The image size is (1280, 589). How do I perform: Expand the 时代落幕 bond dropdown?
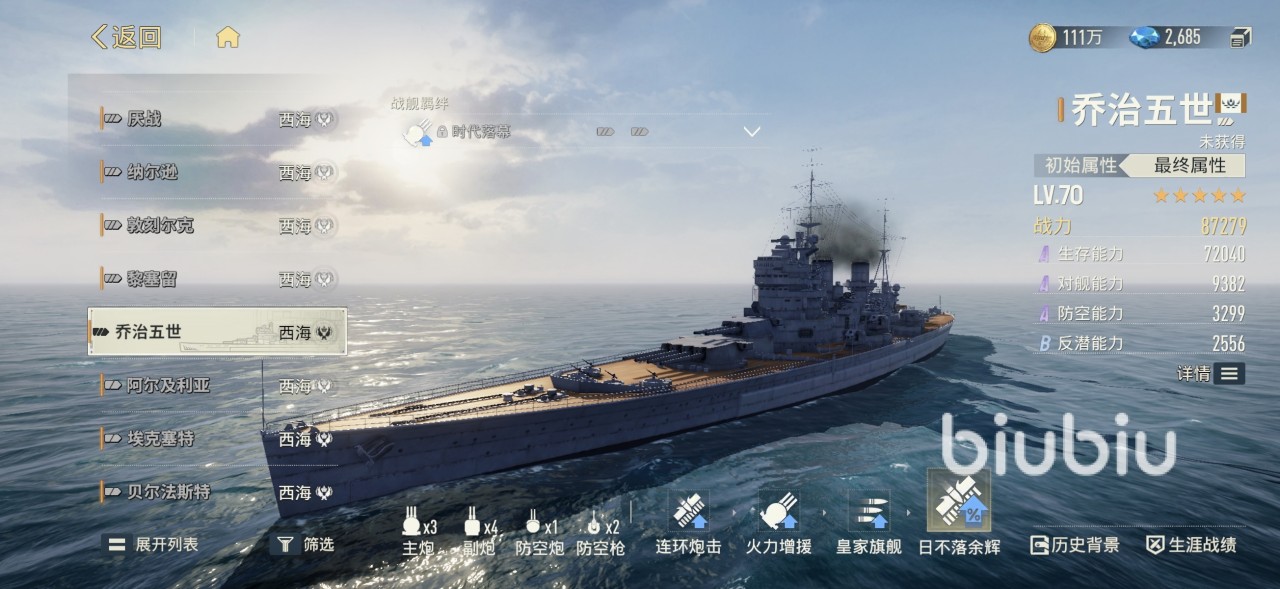(x=752, y=131)
